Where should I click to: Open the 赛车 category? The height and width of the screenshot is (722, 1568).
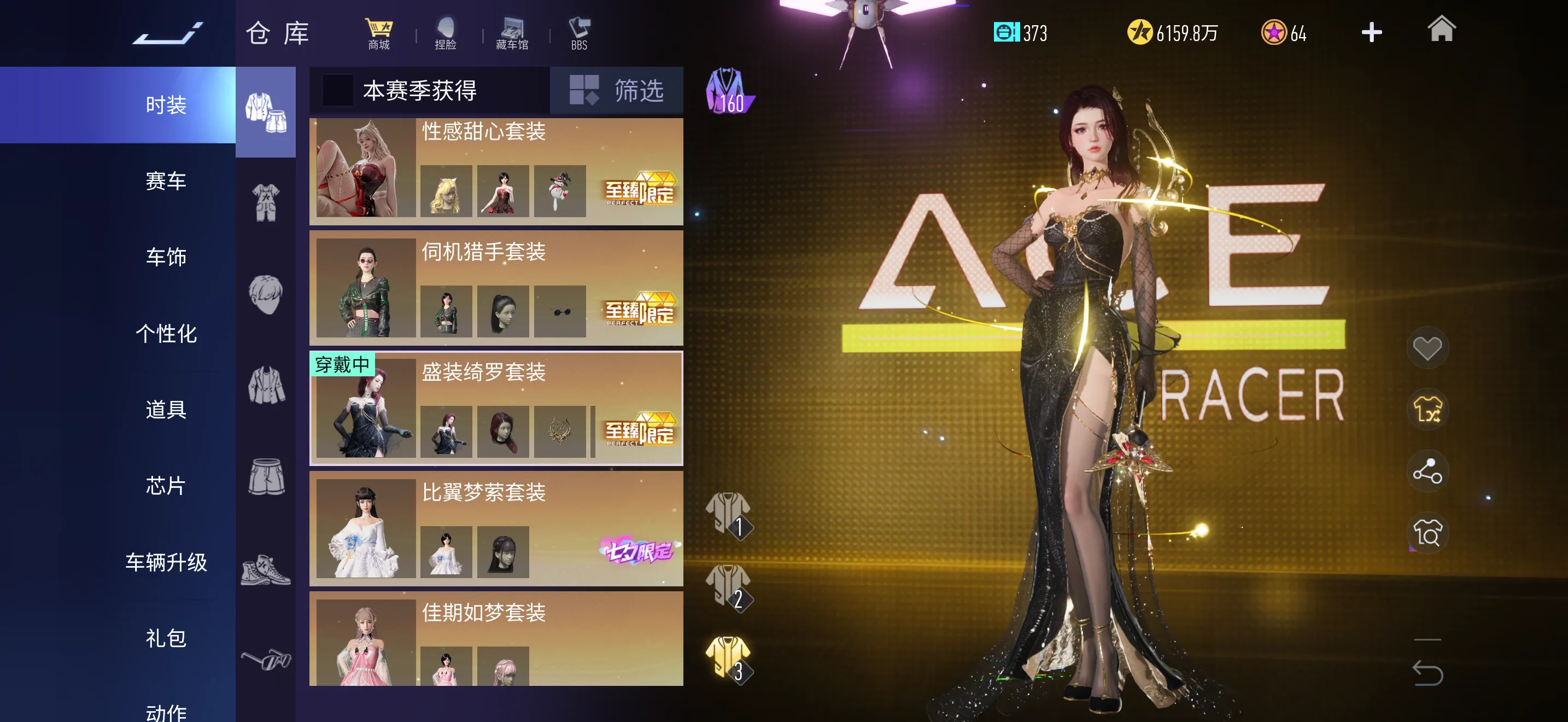click(x=166, y=181)
